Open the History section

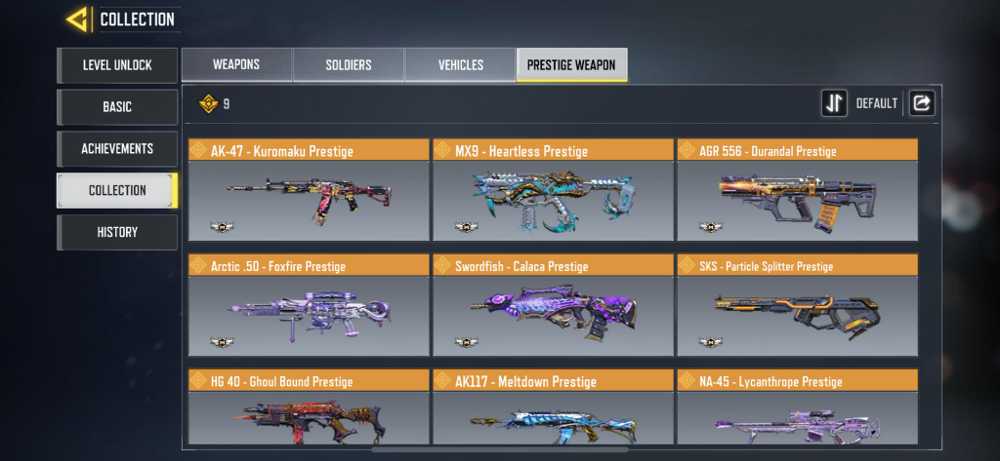117,232
